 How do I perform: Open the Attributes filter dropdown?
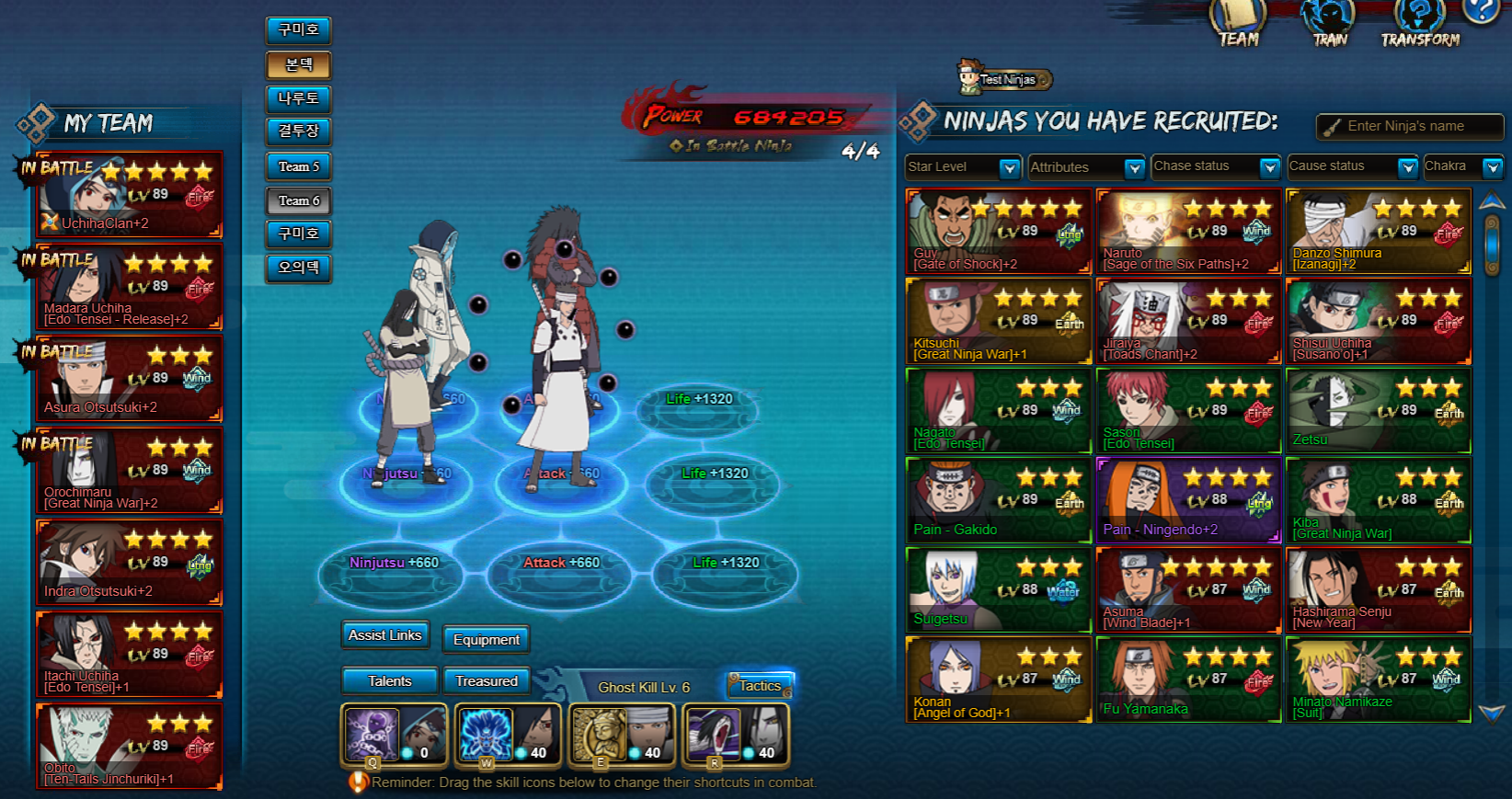[x=1134, y=167]
